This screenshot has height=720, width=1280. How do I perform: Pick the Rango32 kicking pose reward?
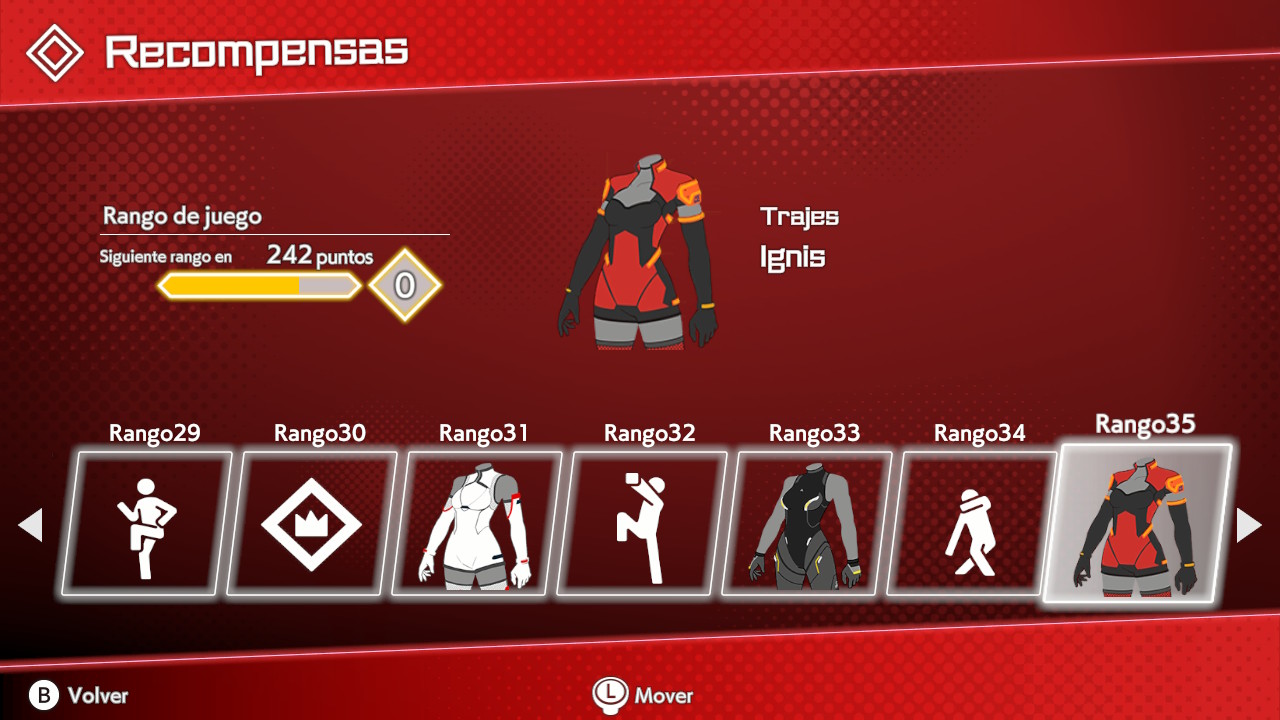[642, 524]
